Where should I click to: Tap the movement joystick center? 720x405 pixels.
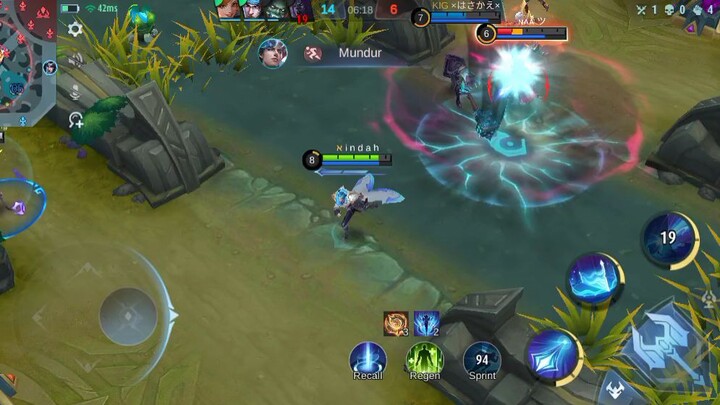pos(128,316)
